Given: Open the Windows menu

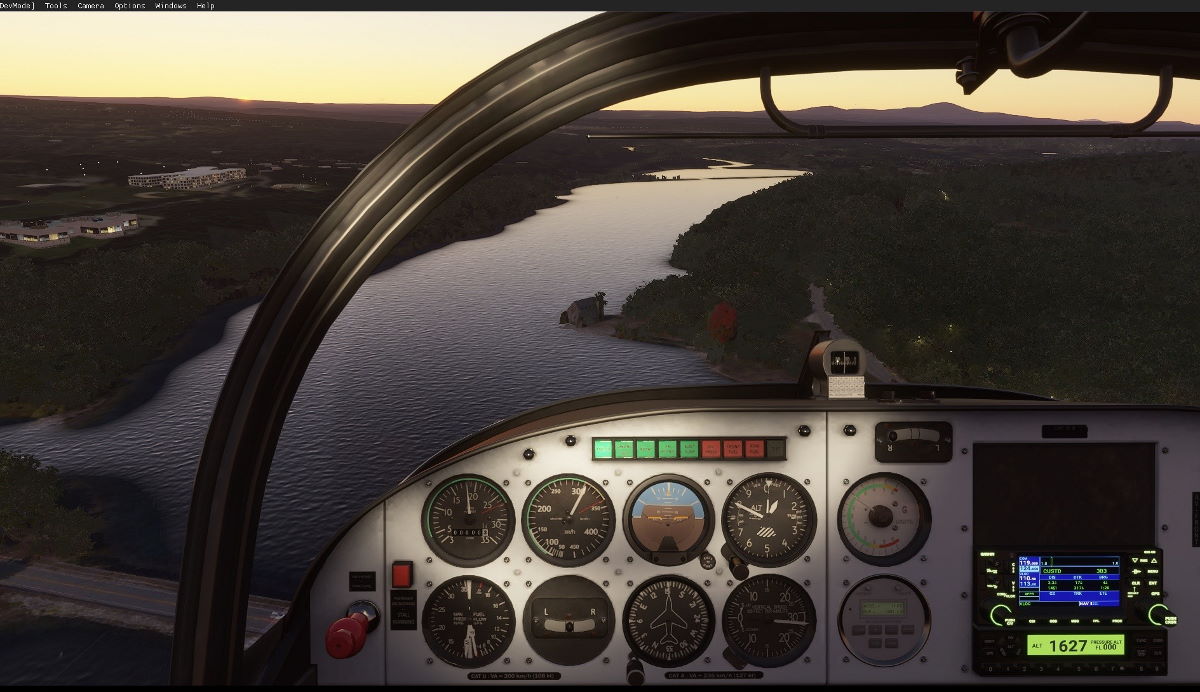Looking at the screenshot, I should pyautogui.click(x=170, y=6).
